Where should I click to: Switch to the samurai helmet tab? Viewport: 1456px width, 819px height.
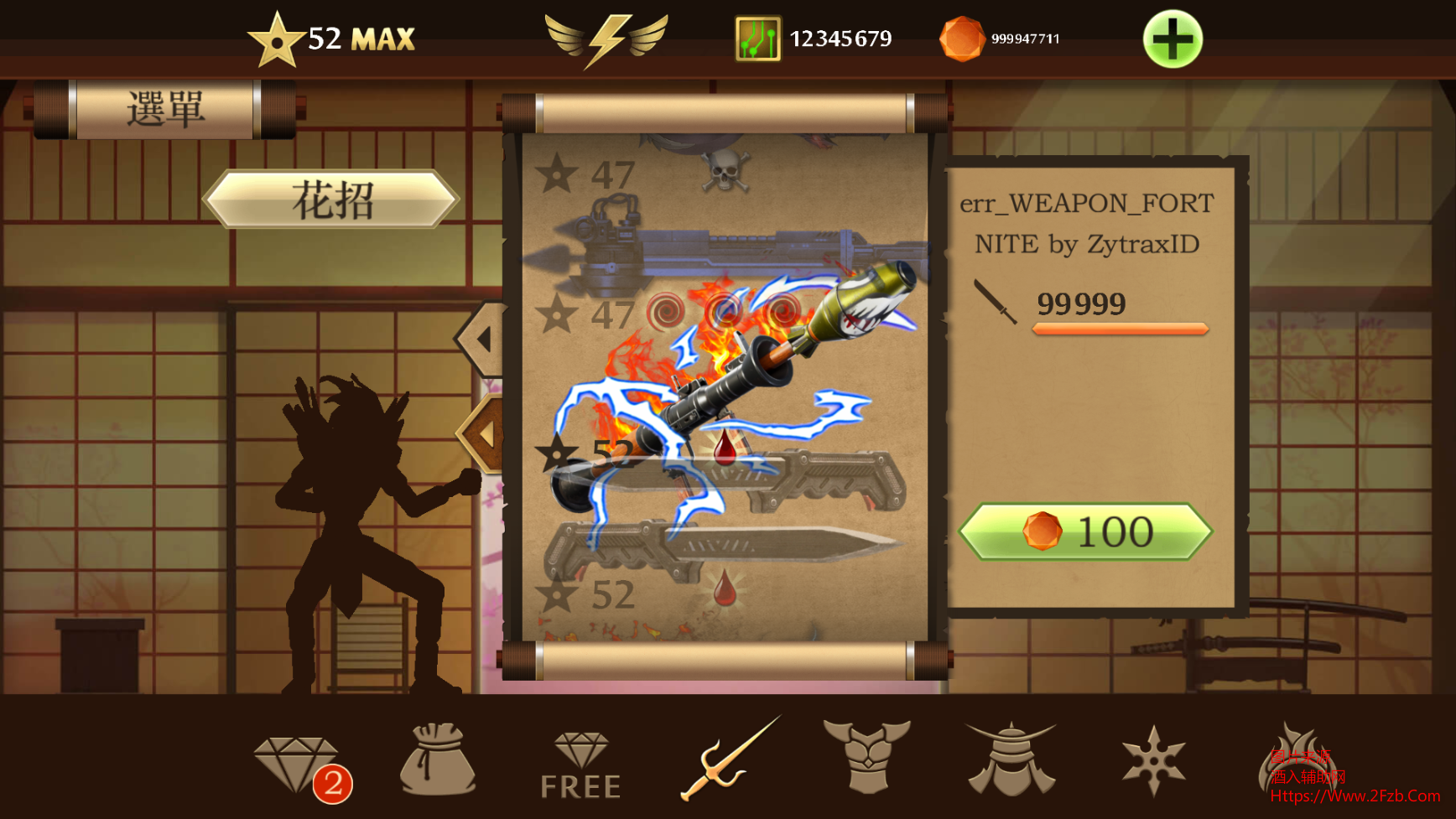click(x=1011, y=760)
